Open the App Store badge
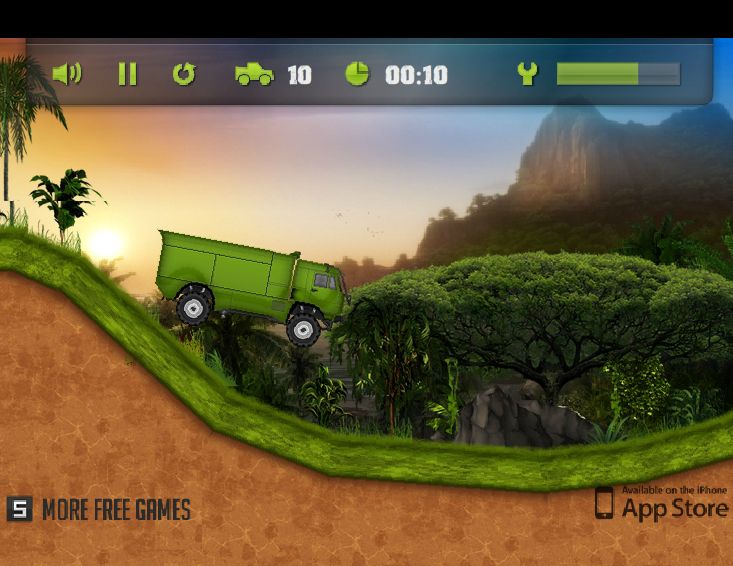The height and width of the screenshot is (566, 733). [661, 503]
